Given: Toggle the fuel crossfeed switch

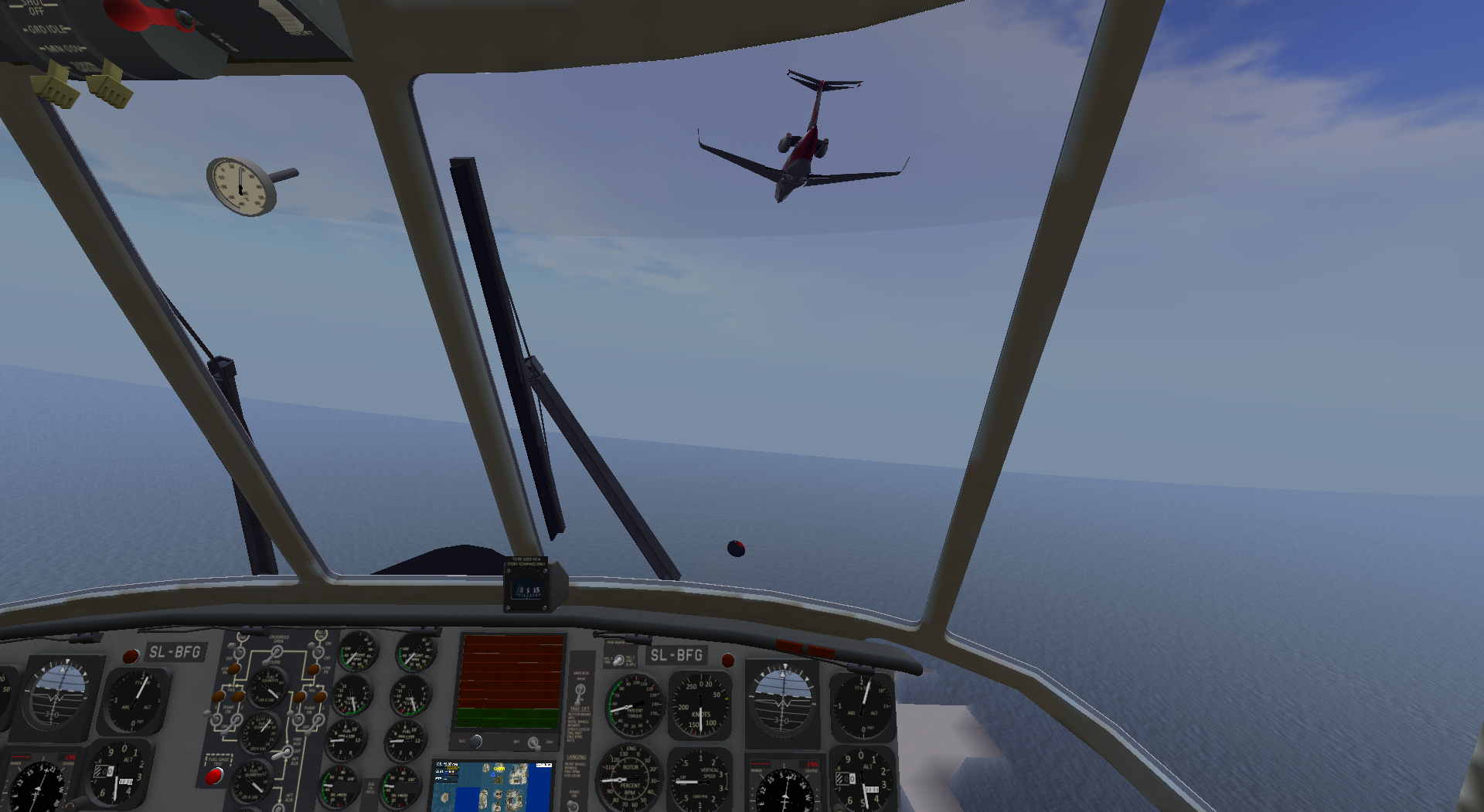Looking at the screenshot, I should click(x=274, y=654).
